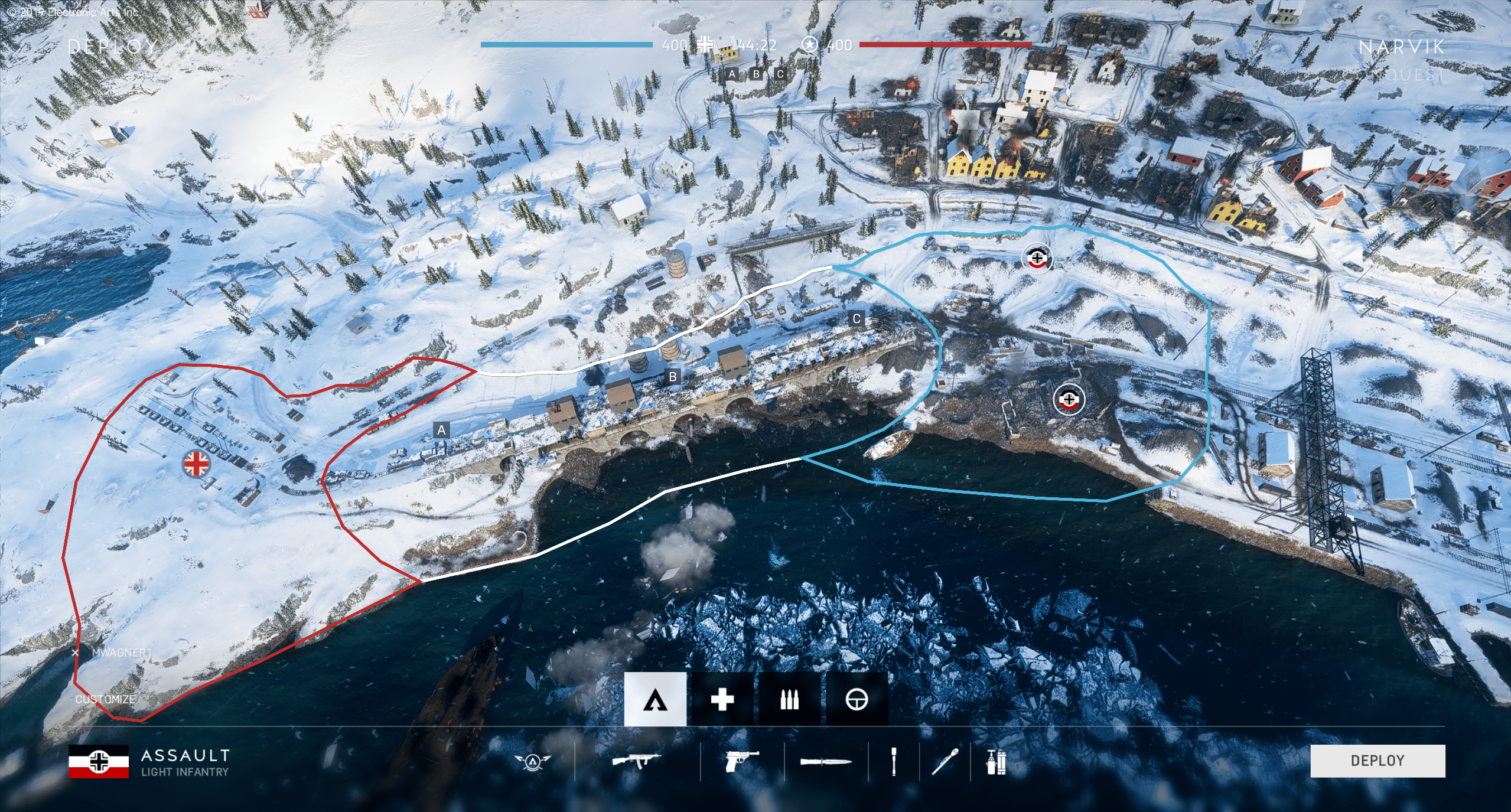Click the Assault Light Infantry class label
This screenshot has width=1511, height=812.
184,762
